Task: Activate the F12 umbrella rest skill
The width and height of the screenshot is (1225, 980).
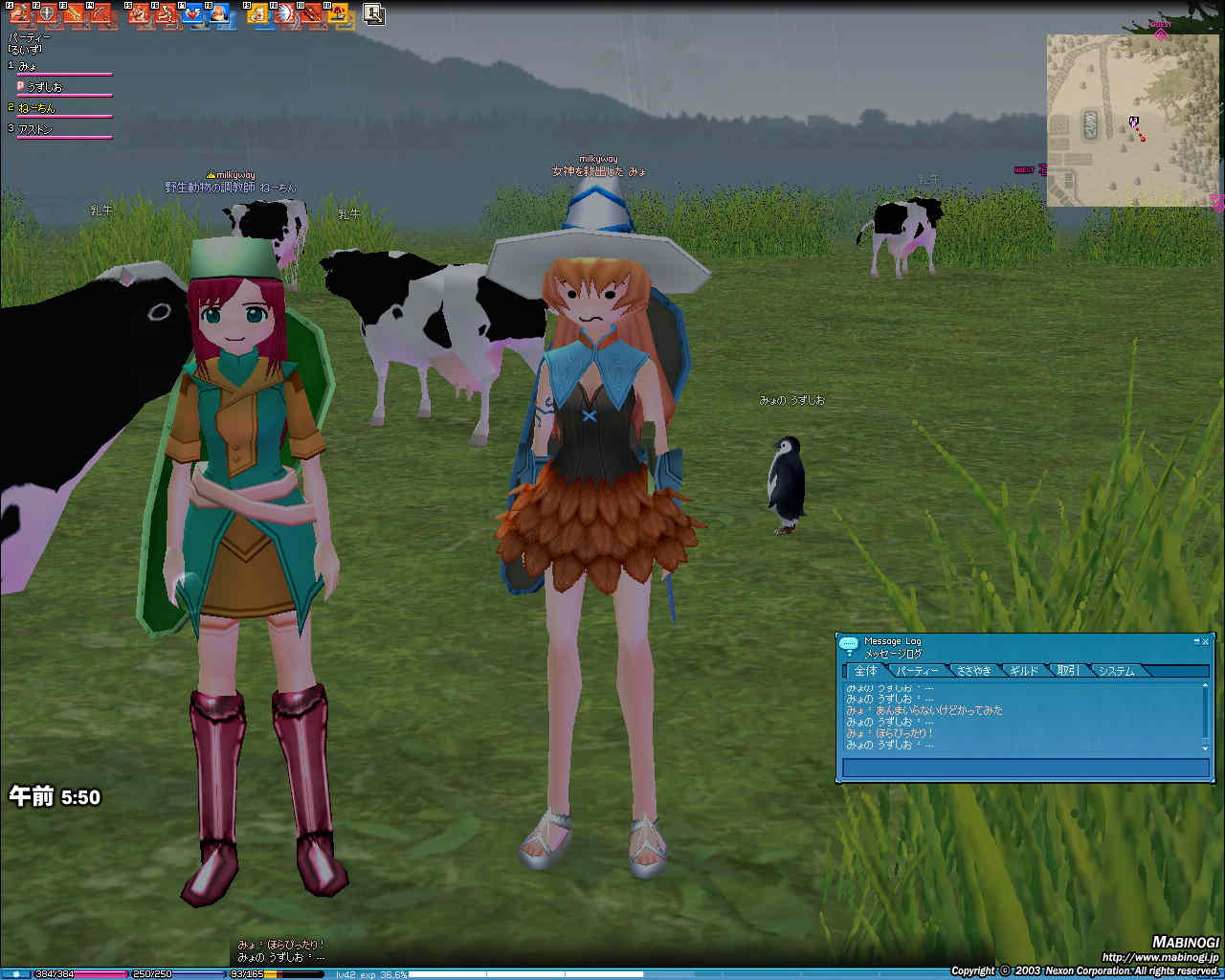Action: [339, 14]
